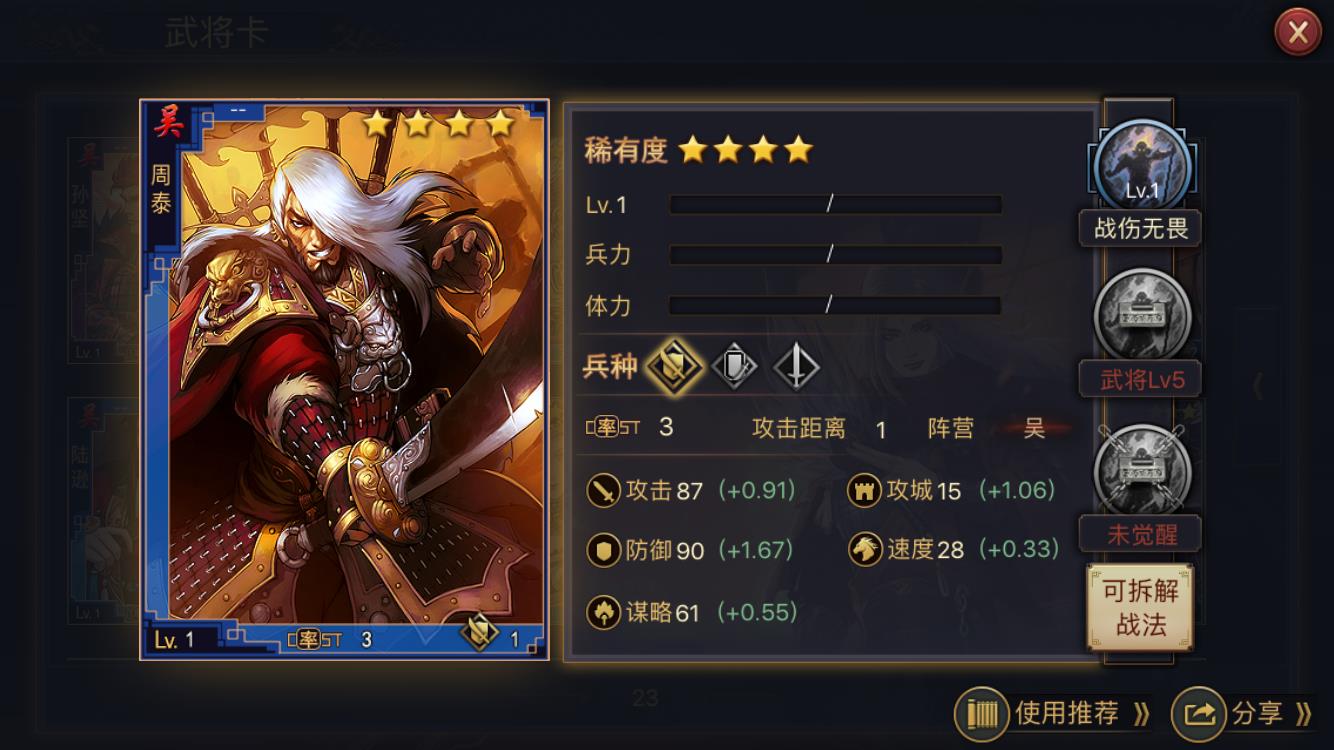This screenshot has width=1334, height=750.
Task: Select the locked 武将Lv5 skill slot
Action: tap(1142, 316)
